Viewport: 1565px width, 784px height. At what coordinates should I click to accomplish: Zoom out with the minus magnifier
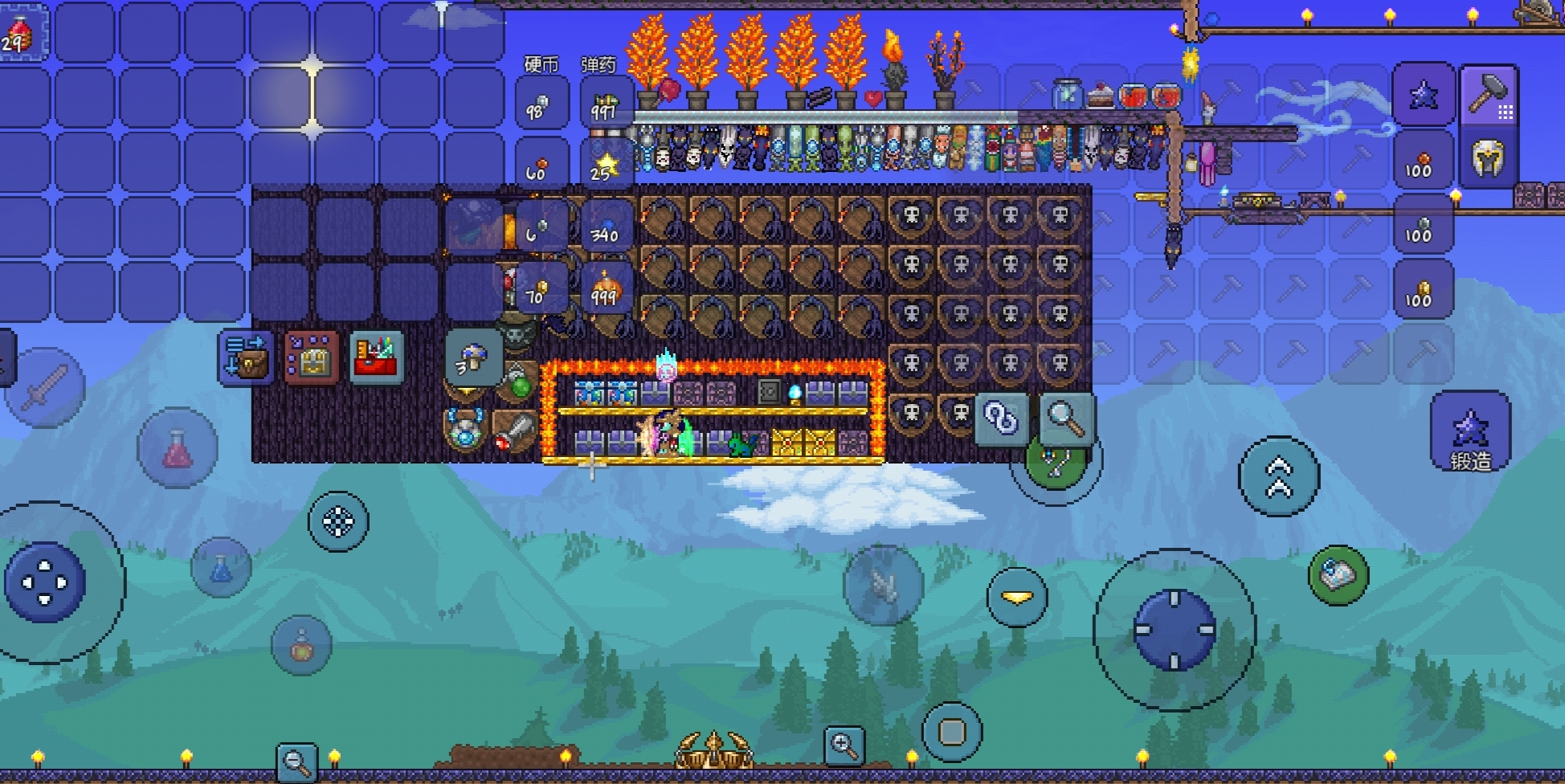(296, 762)
